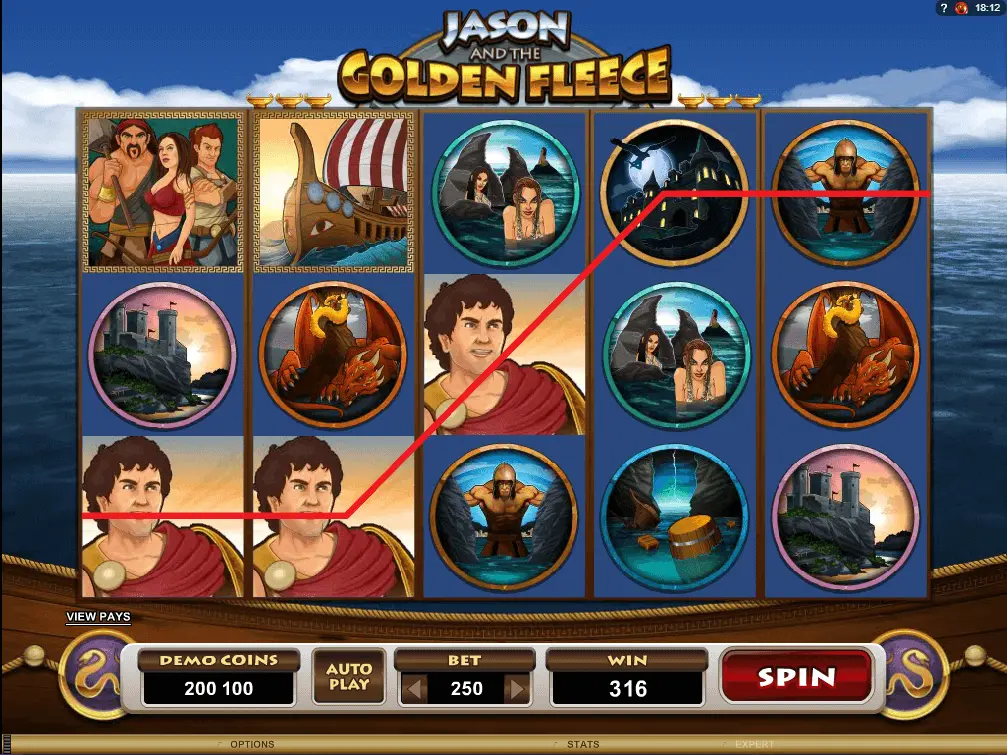Spin the reels with the red SPIN button
Screen dimensions: 1007x755
pyautogui.click(x=795, y=677)
